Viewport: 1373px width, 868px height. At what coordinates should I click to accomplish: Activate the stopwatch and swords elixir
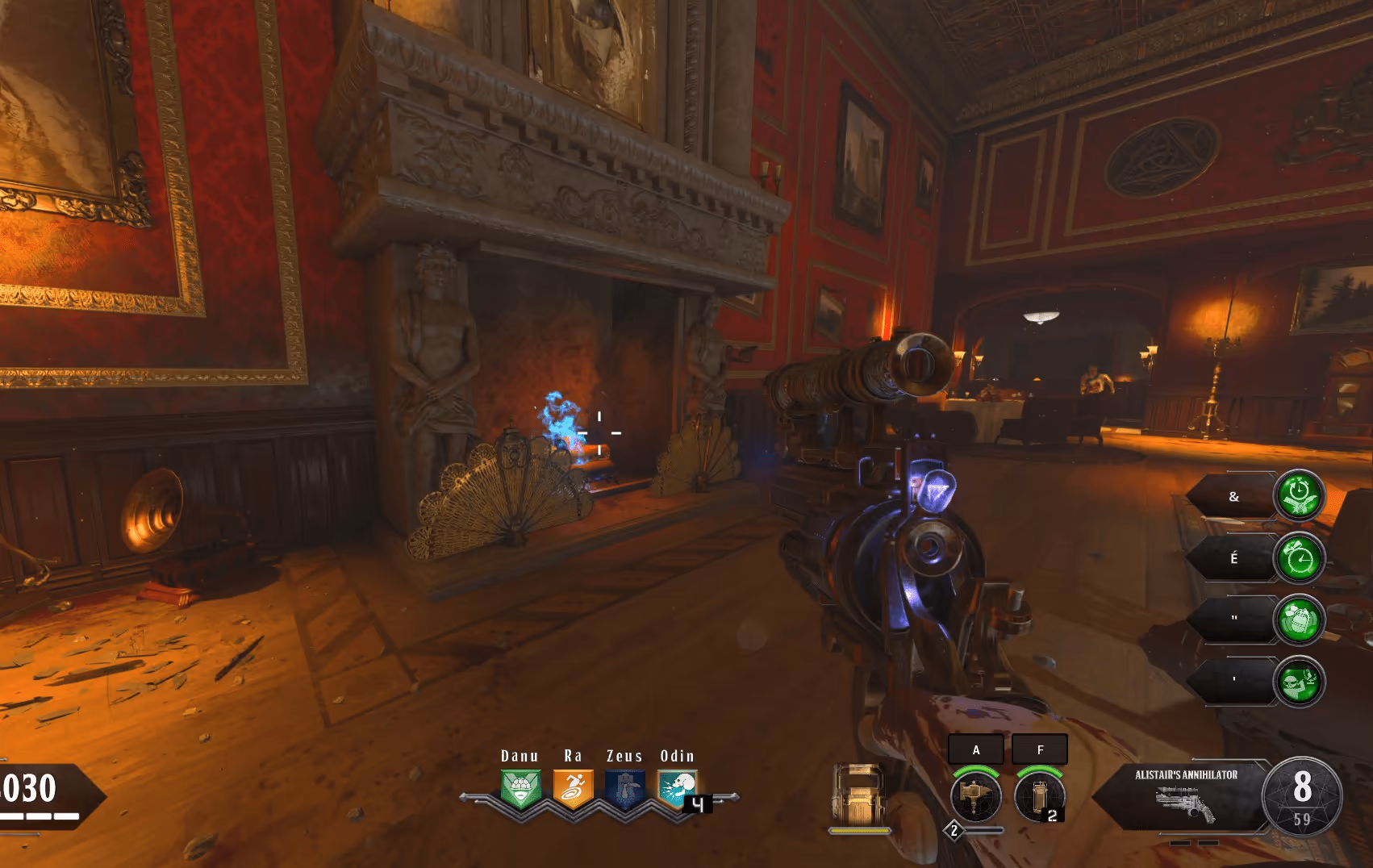point(1299,495)
